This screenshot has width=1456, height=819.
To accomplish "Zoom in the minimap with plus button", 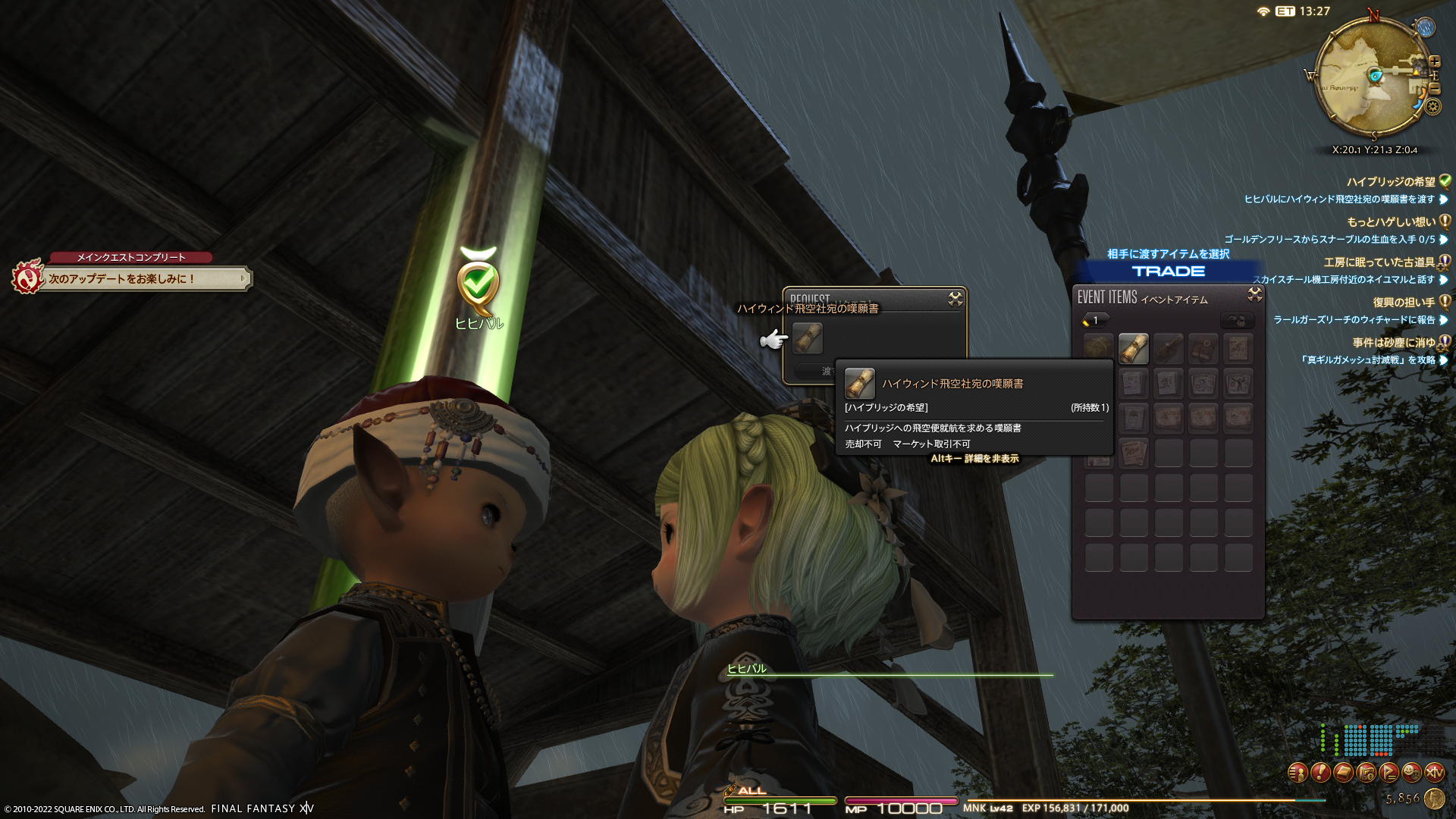I will coord(1435,61).
